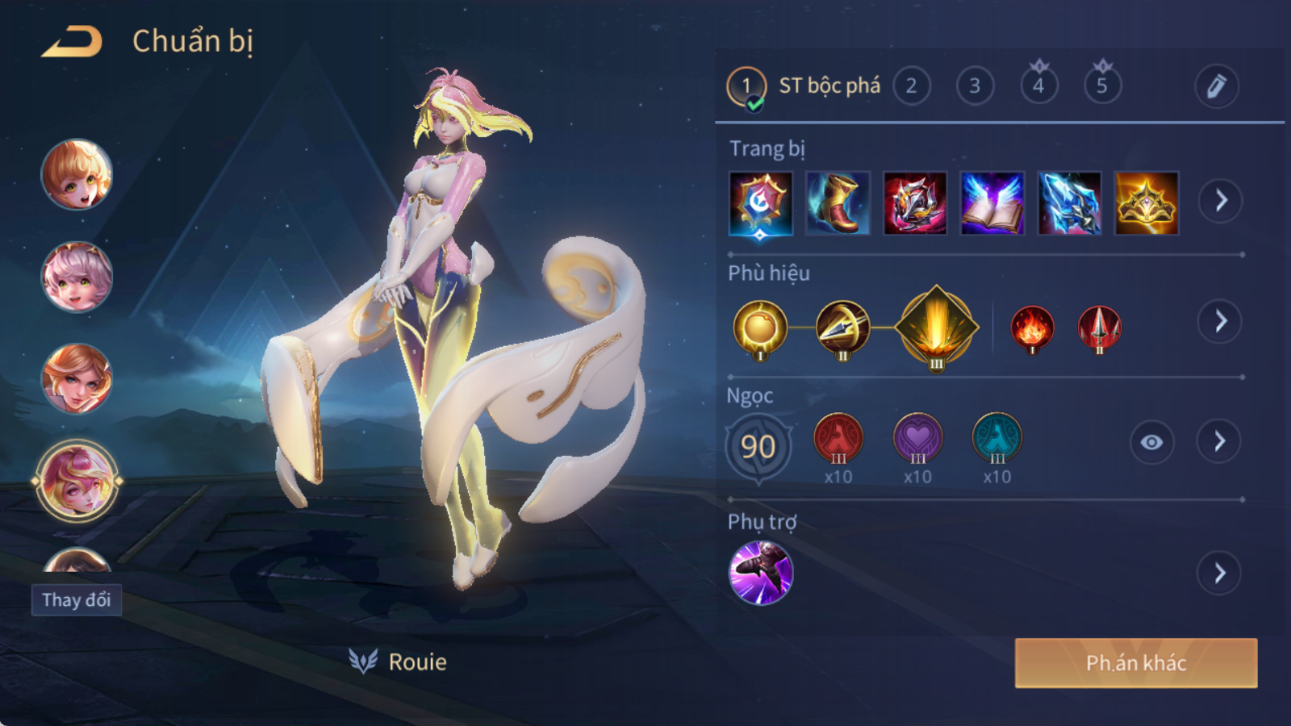Select the winged spellbook item
The image size is (1291, 726).
[992, 203]
